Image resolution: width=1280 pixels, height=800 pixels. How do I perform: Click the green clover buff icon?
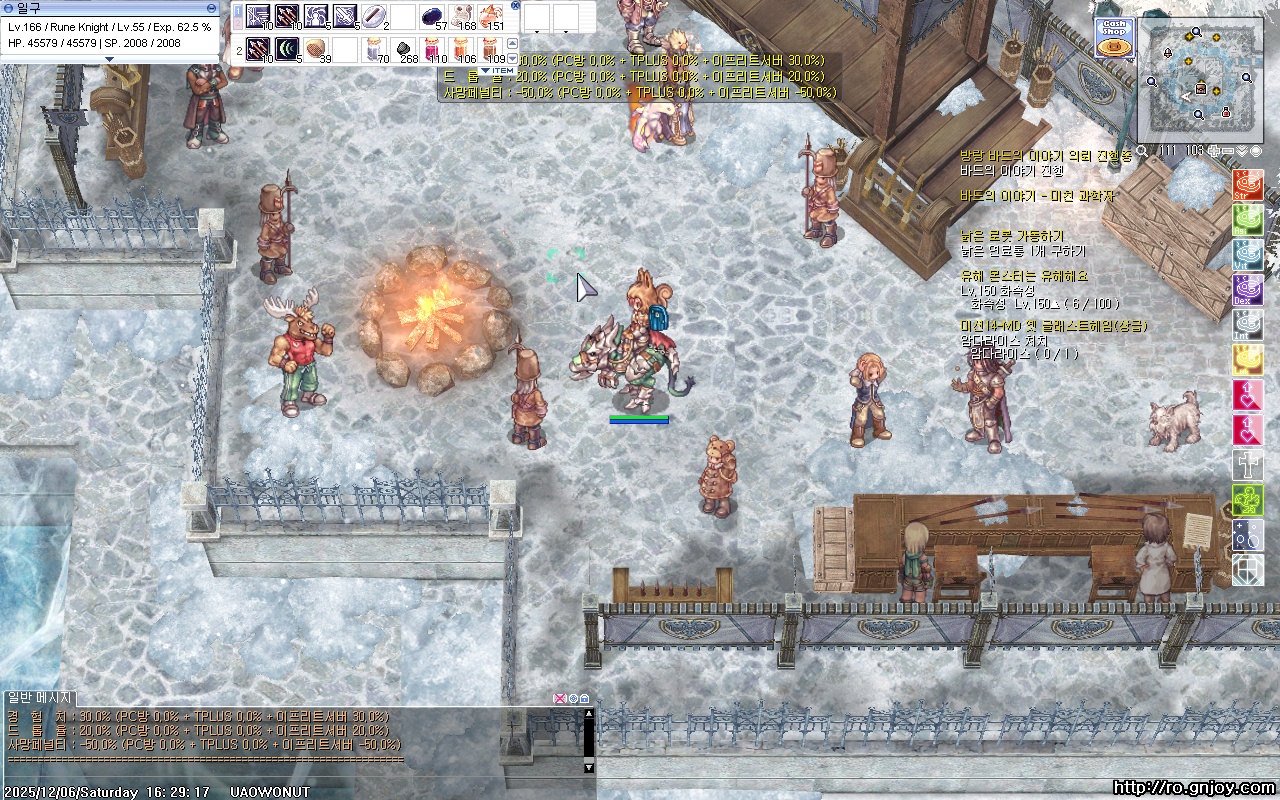coord(1247,499)
